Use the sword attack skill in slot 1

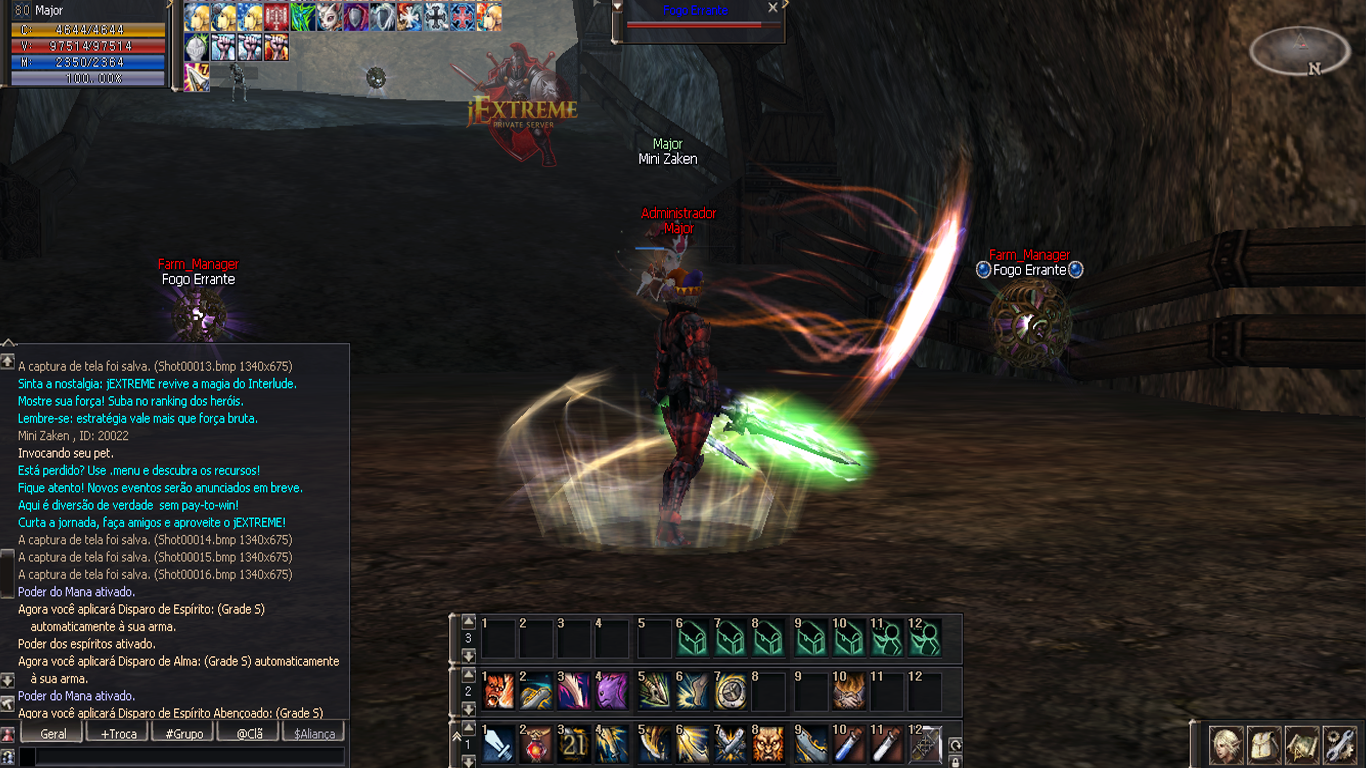pyautogui.click(x=498, y=744)
